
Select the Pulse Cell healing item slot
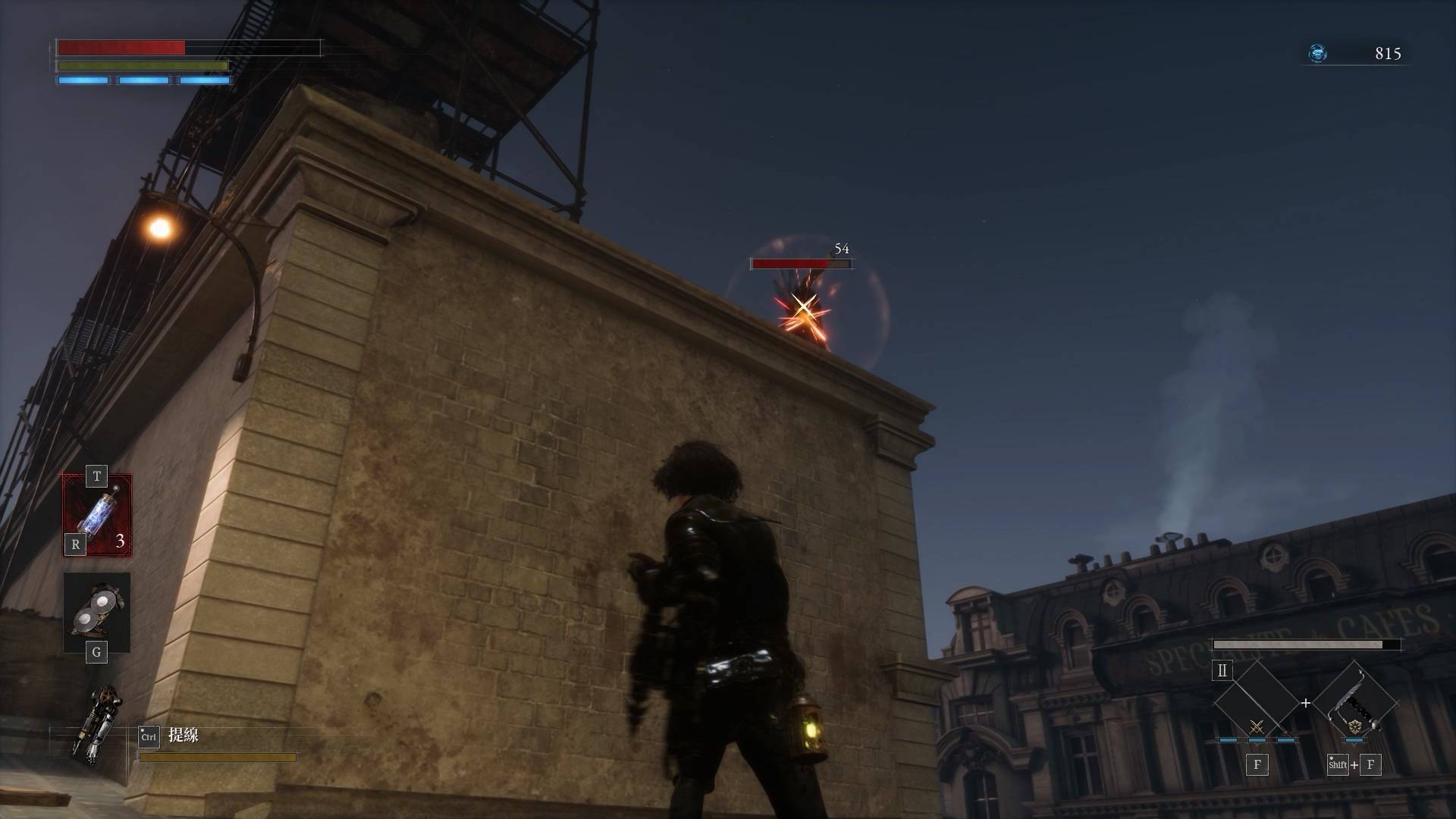pos(97,515)
